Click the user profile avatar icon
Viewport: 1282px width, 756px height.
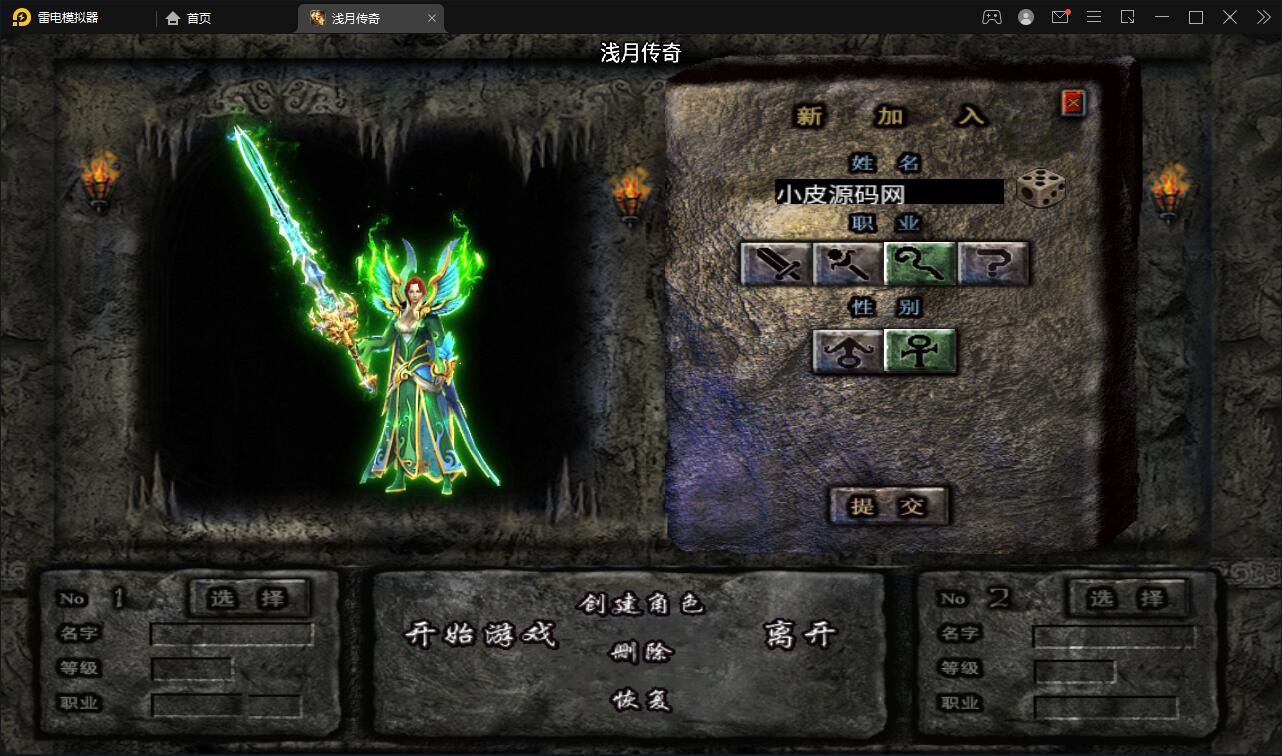tap(1026, 17)
